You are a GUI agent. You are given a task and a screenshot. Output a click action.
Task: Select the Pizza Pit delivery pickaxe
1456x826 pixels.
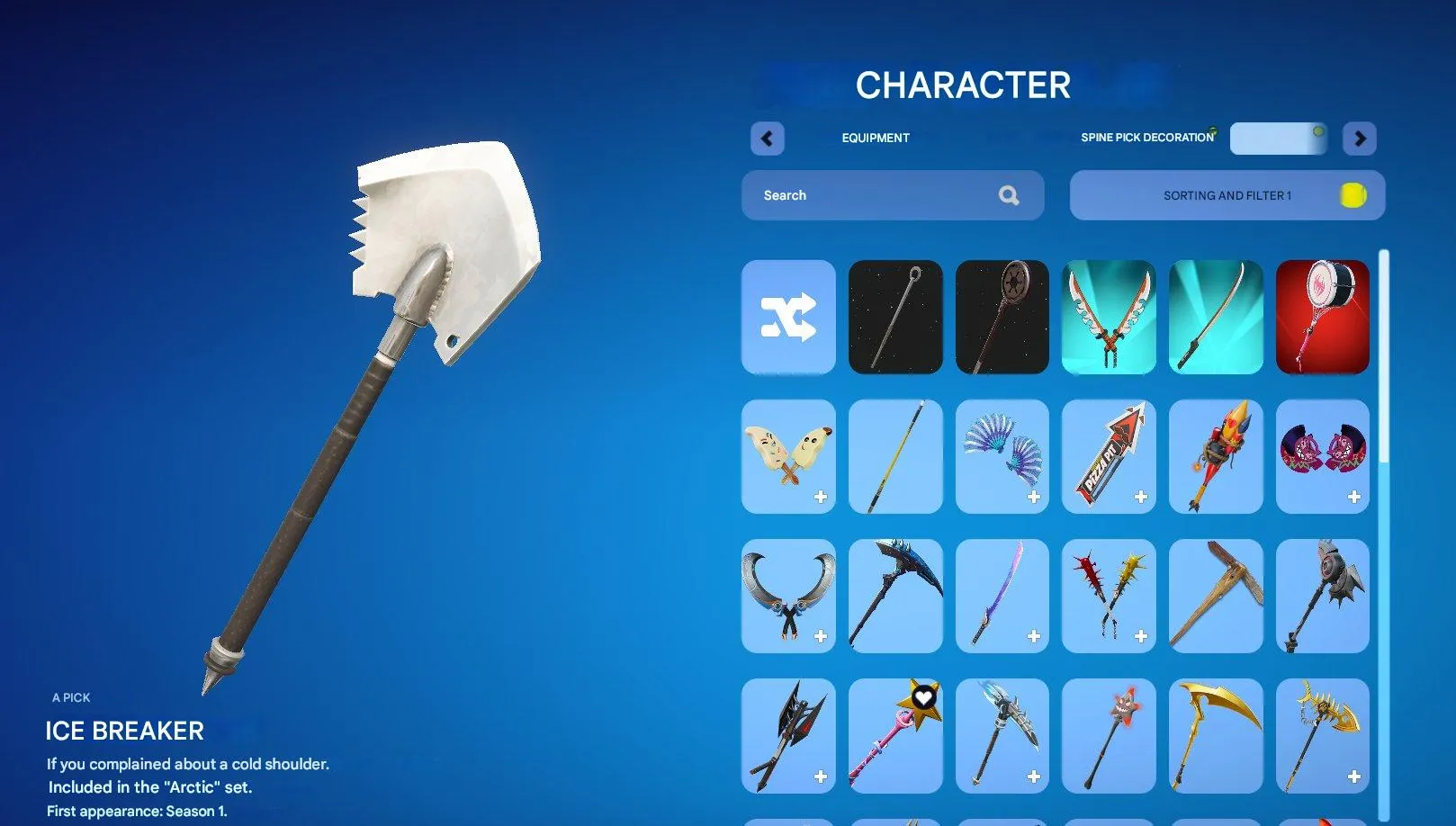tap(1109, 456)
